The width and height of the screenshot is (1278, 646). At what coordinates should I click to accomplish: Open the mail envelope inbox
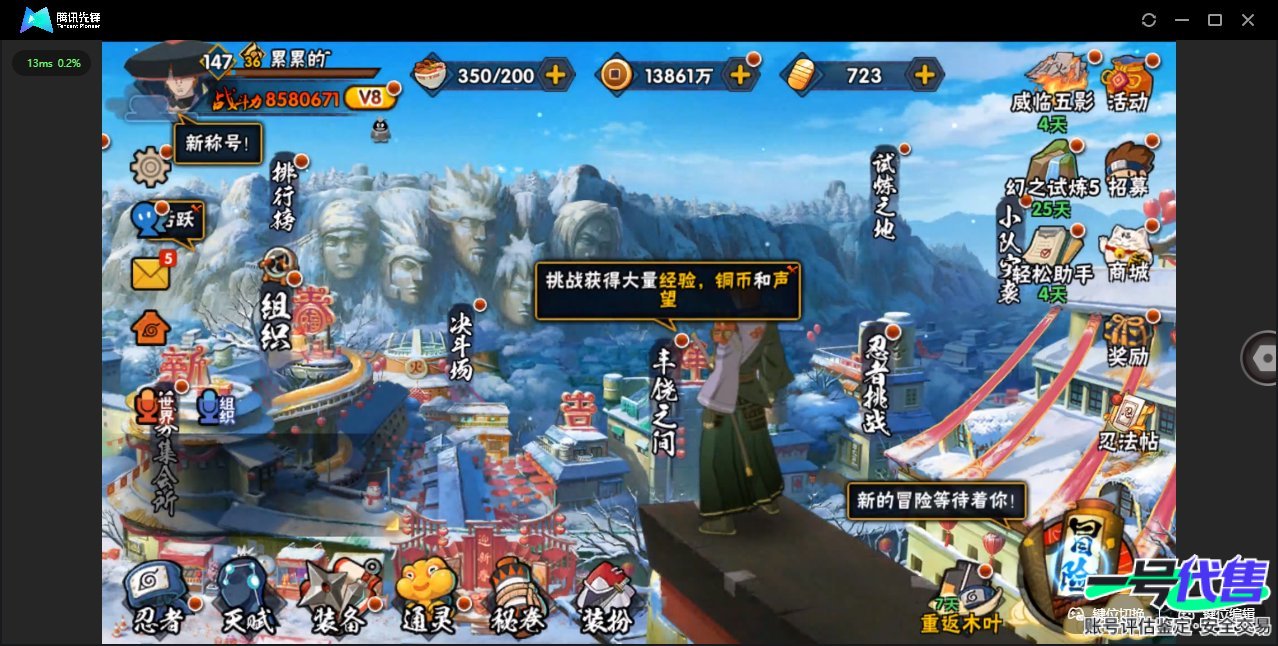click(151, 273)
